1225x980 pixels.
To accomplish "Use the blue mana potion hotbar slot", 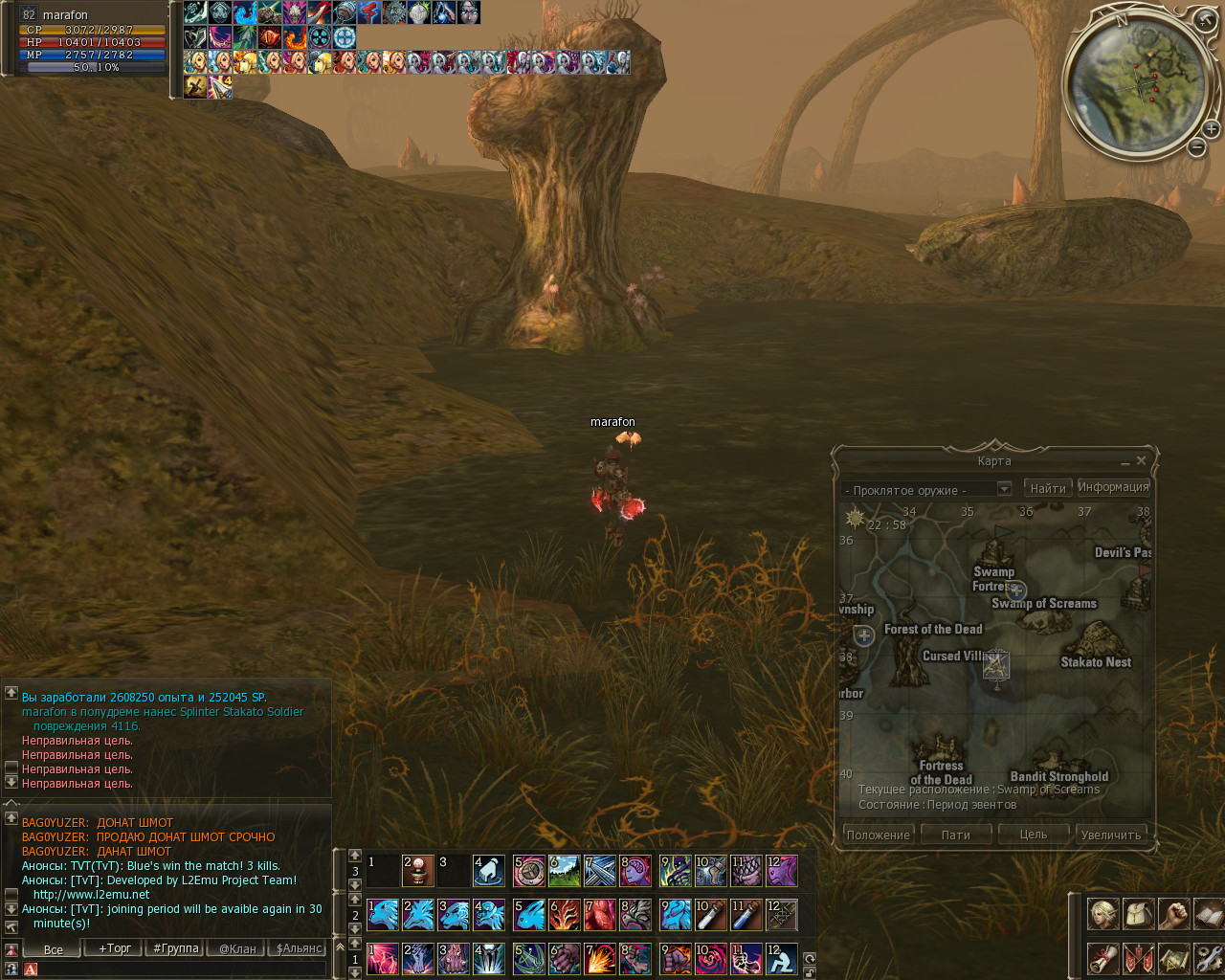I will (746, 915).
